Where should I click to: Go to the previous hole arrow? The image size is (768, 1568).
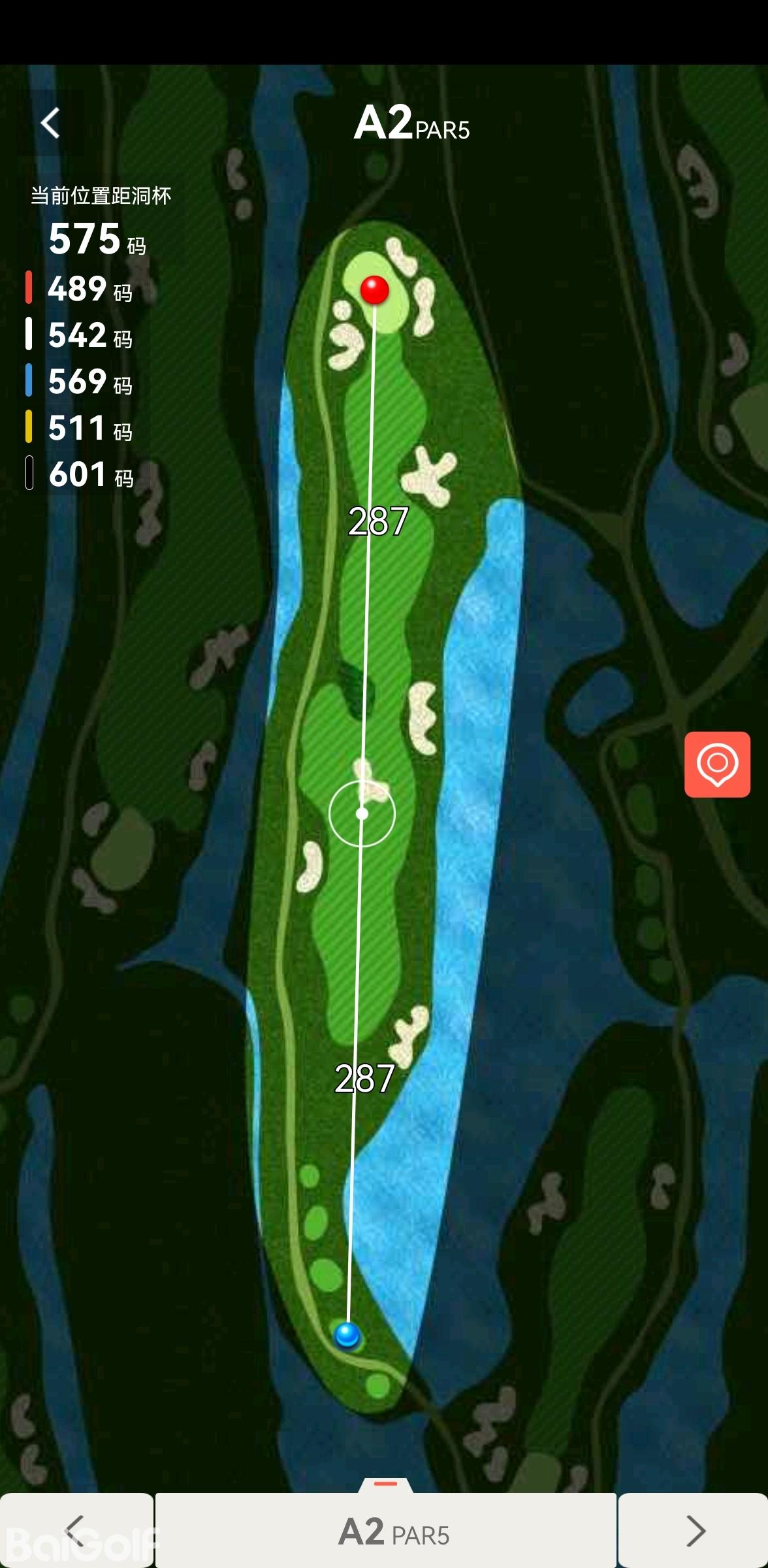click(x=76, y=1530)
